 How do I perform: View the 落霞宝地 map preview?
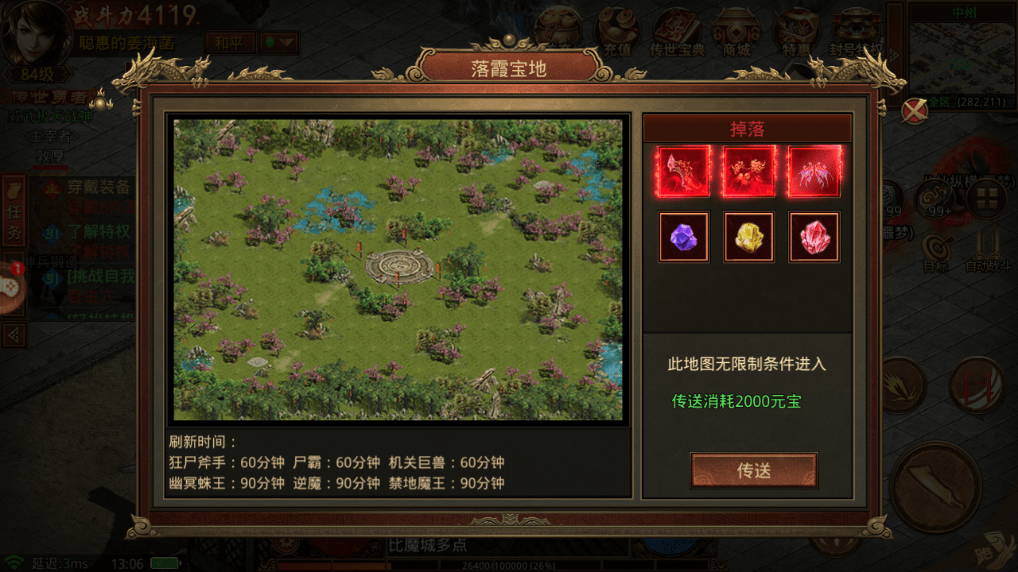(398, 269)
